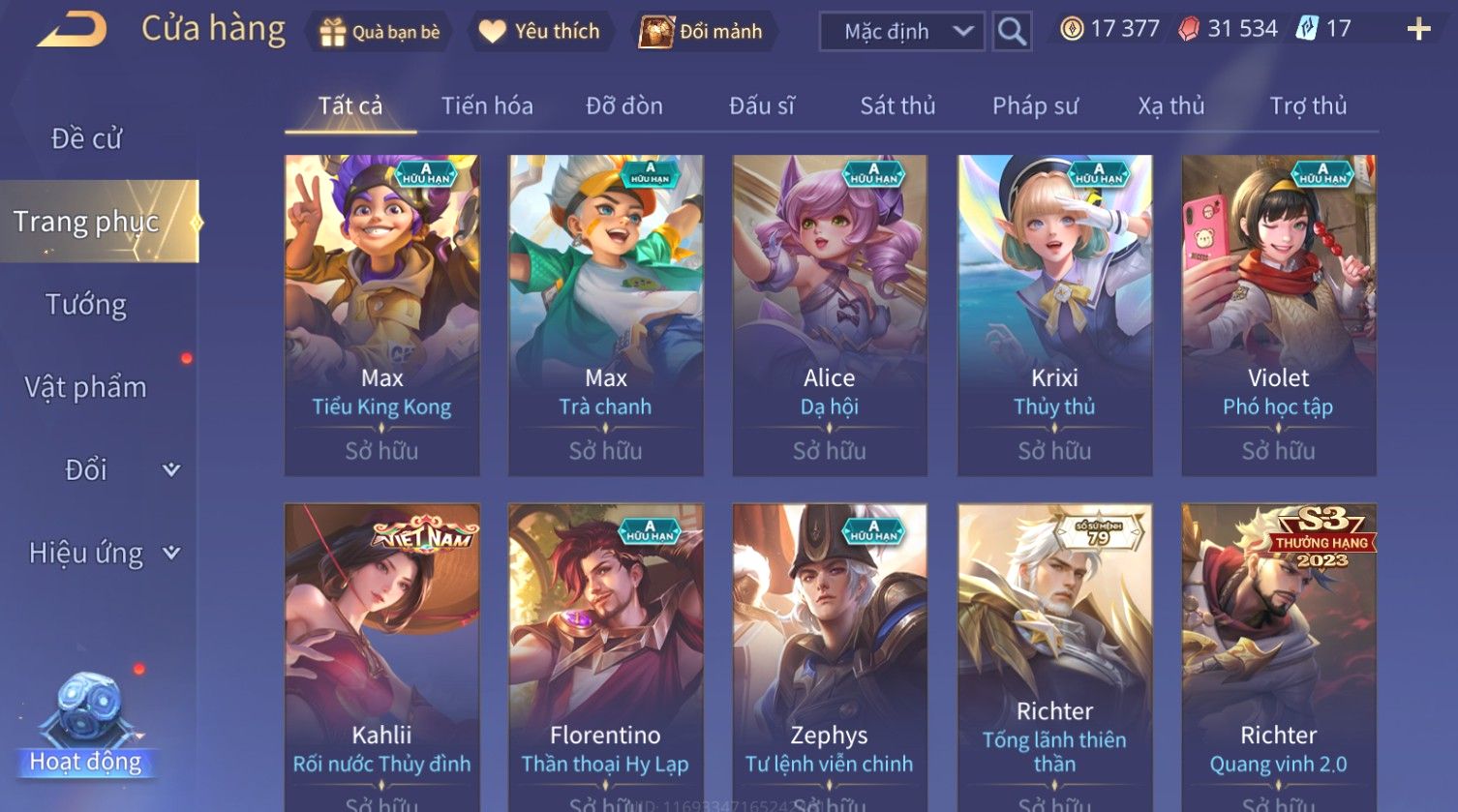Click the magnifying glass search button
The height and width of the screenshot is (812, 1458).
coord(1012,32)
